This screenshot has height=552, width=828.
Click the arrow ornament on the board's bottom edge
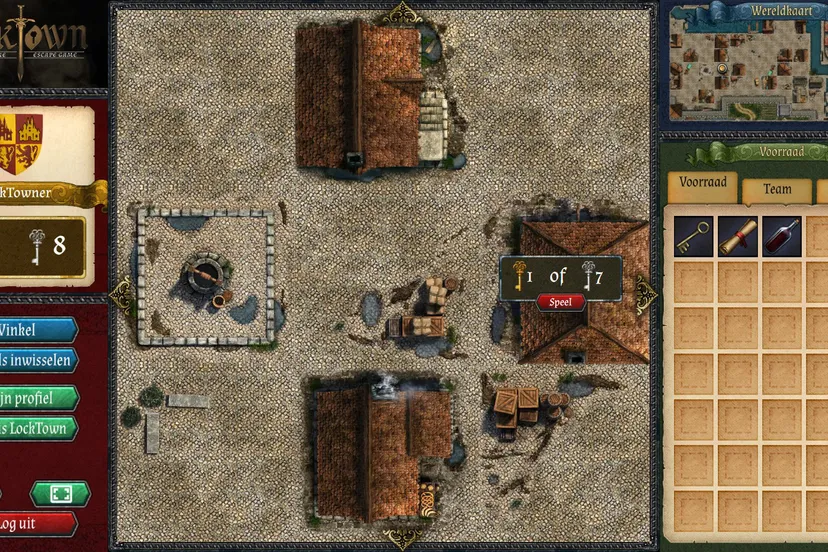(x=402, y=538)
